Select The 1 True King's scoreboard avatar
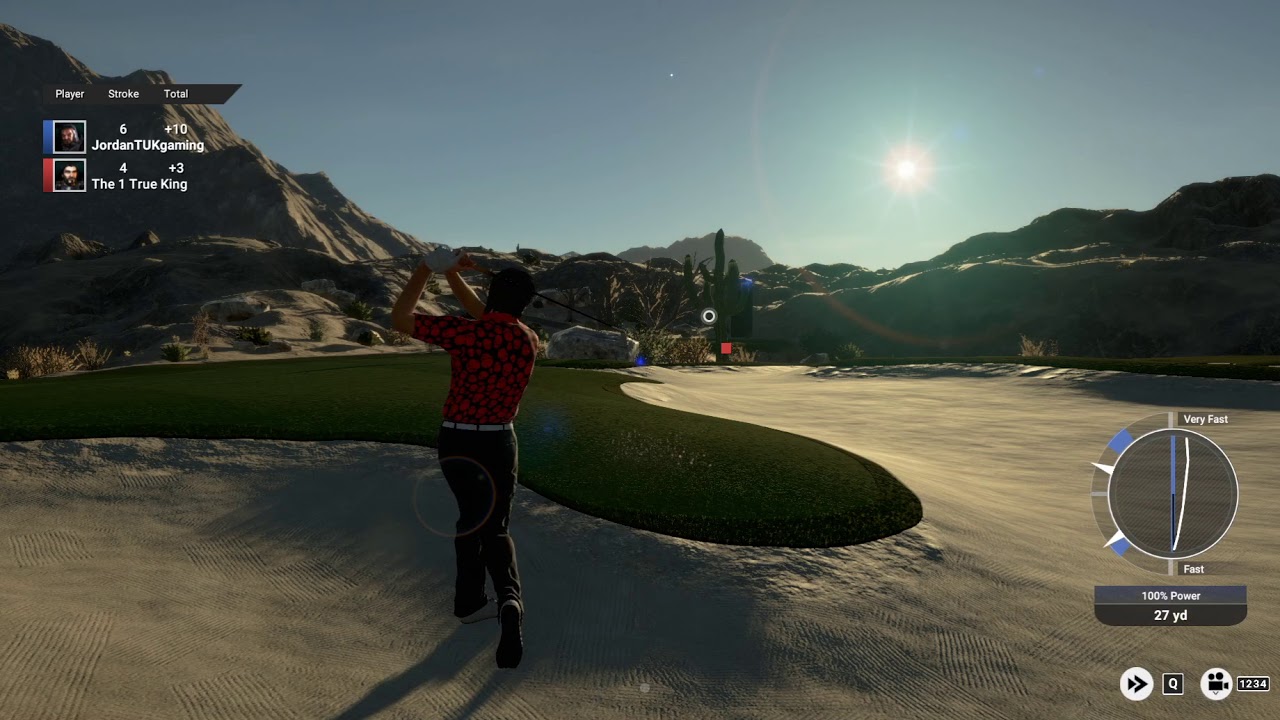1280x720 pixels. click(x=69, y=176)
